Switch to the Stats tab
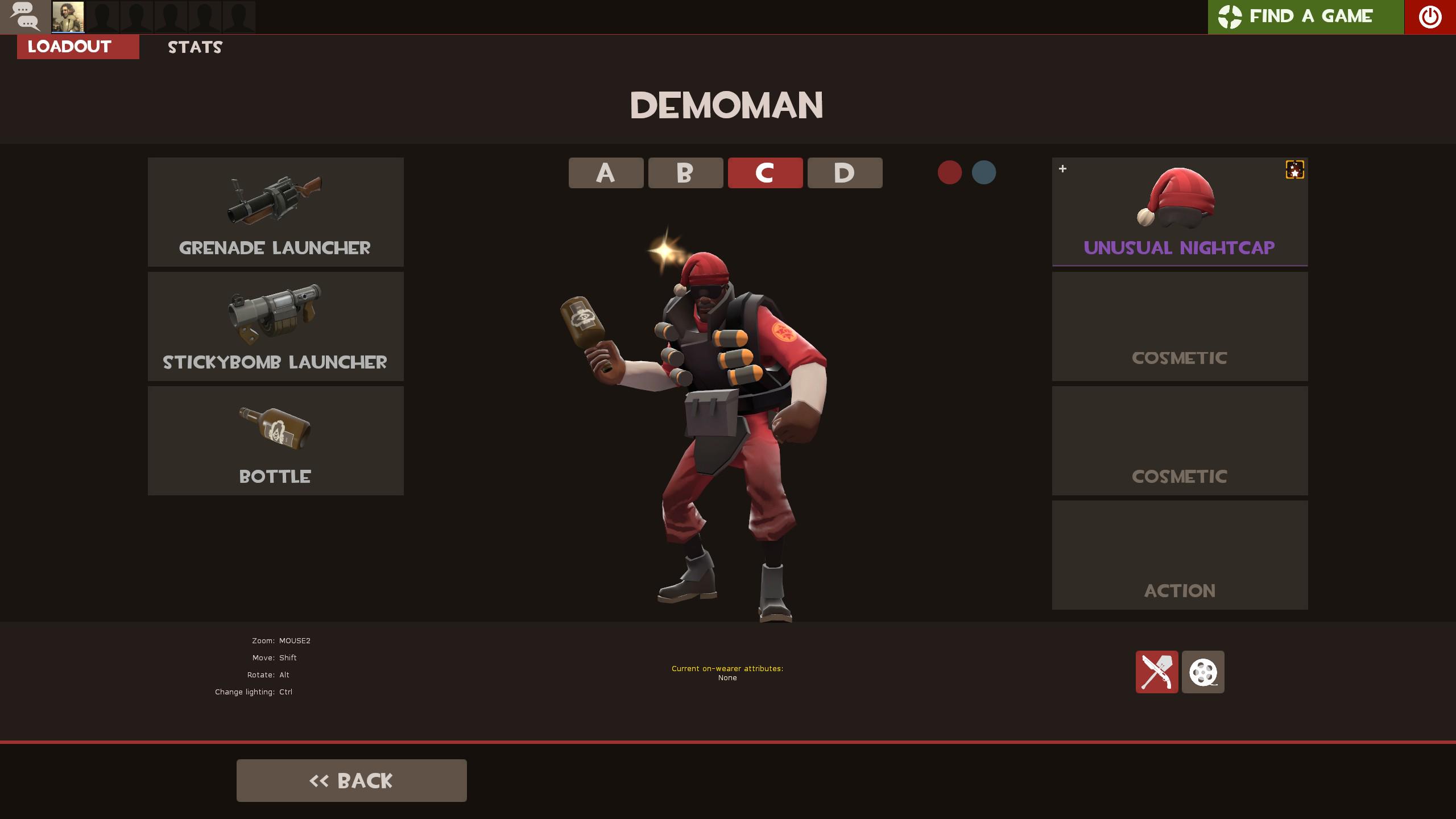 click(x=194, y=47)
